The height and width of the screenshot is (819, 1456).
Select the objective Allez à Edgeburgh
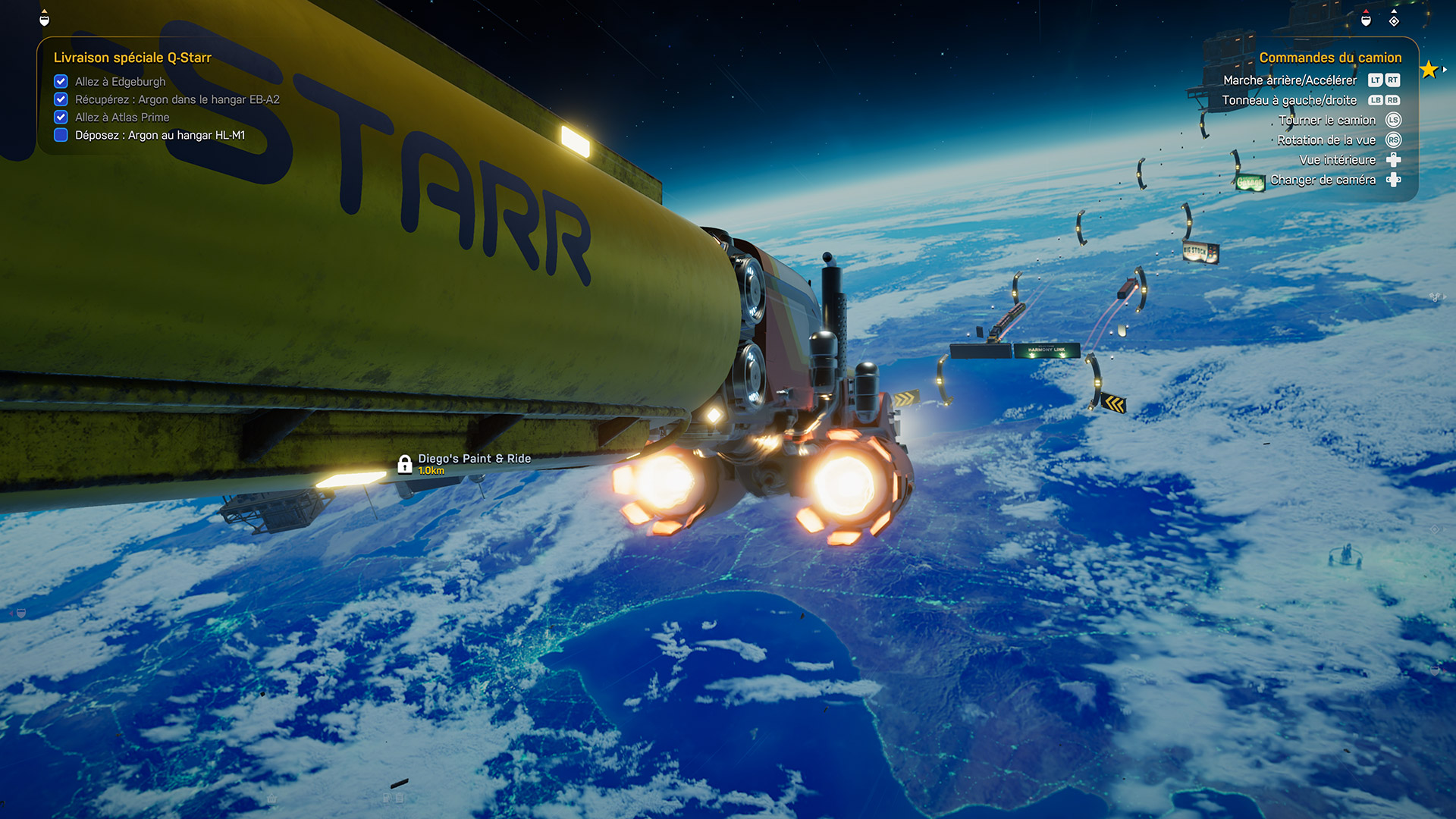click(120, 82)
